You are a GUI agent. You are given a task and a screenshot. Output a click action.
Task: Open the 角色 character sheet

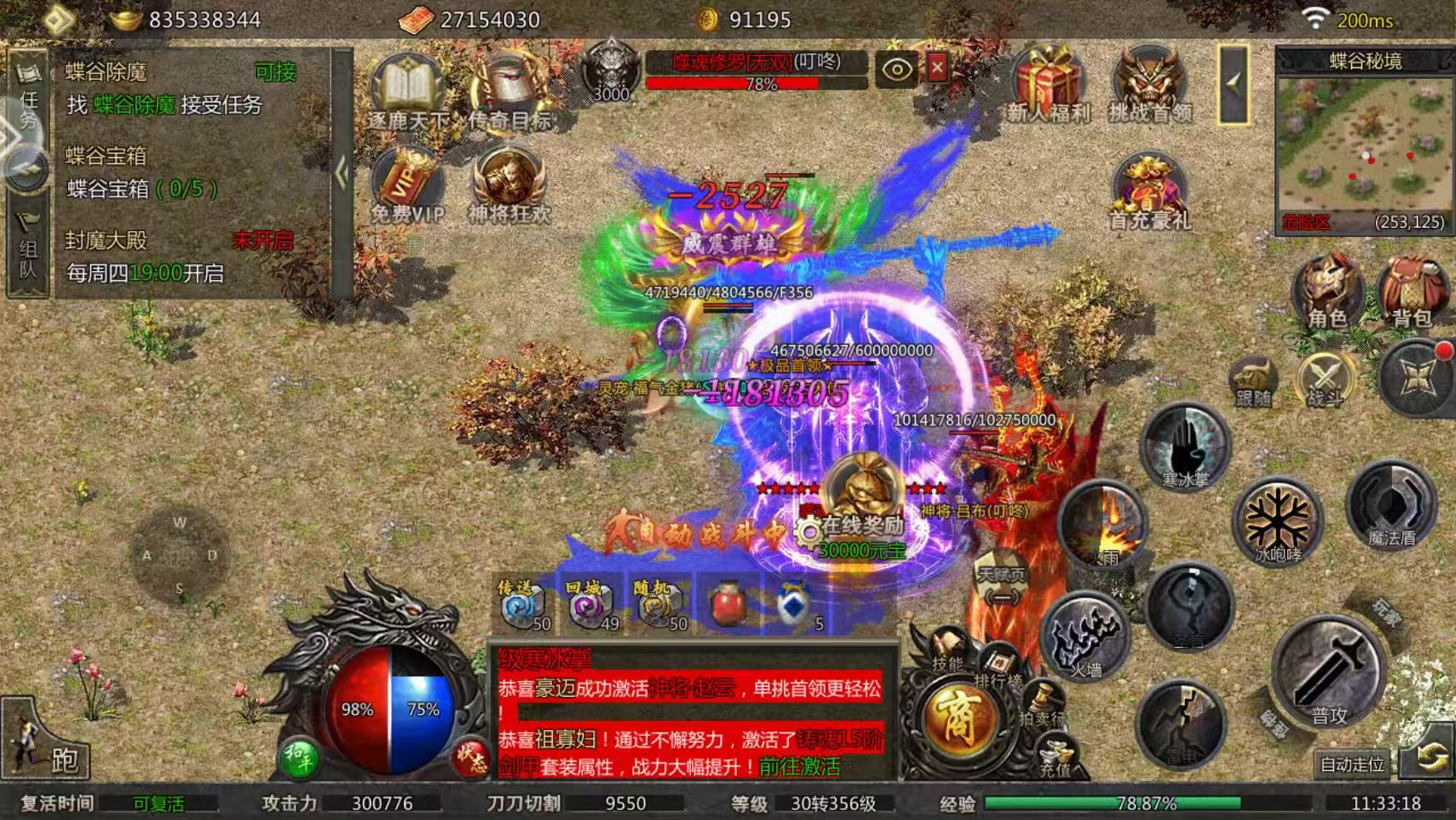point(1327,292)
